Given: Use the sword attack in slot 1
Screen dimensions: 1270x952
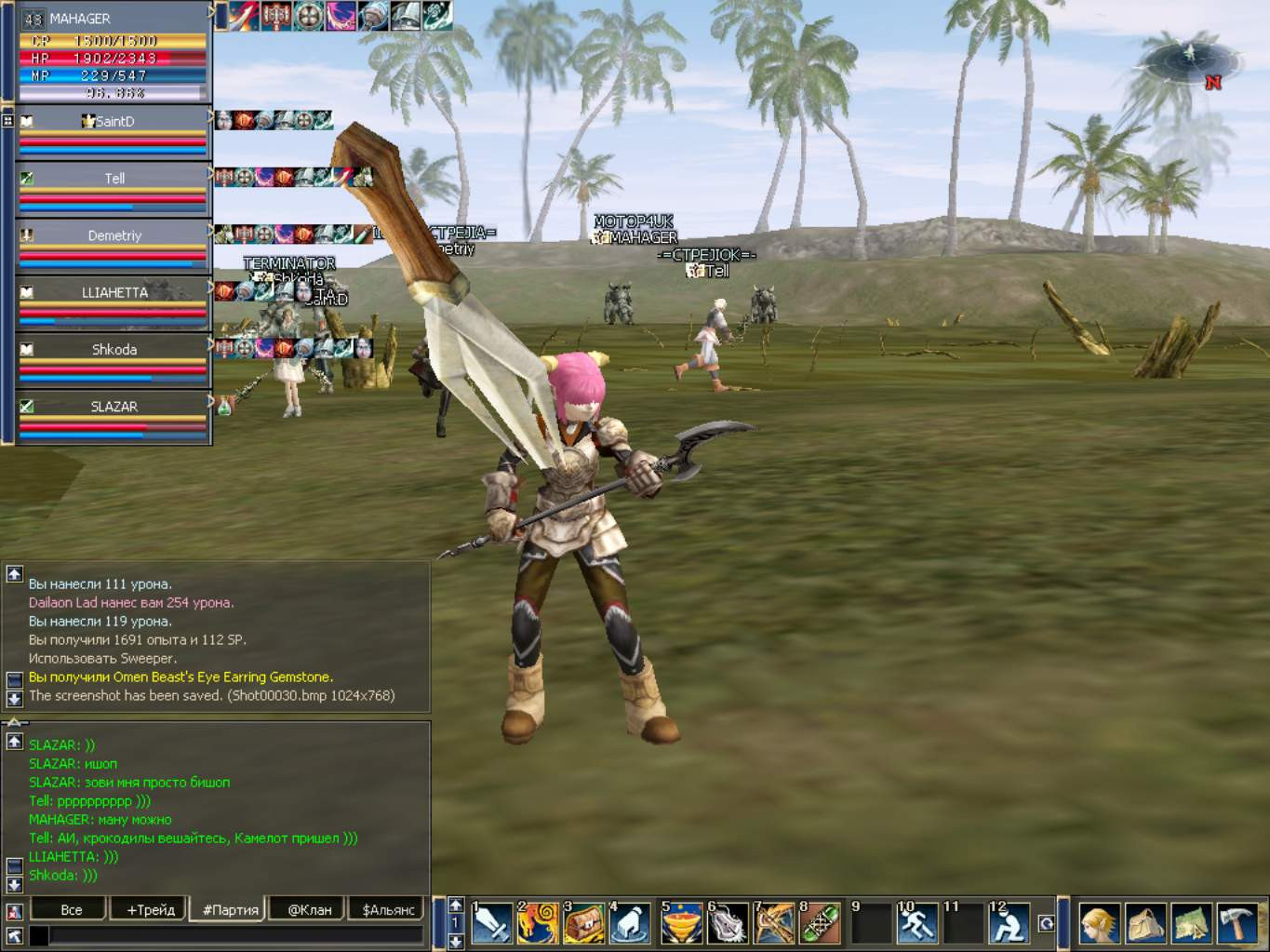Looking at the screenshot, I should click(491, 924).
